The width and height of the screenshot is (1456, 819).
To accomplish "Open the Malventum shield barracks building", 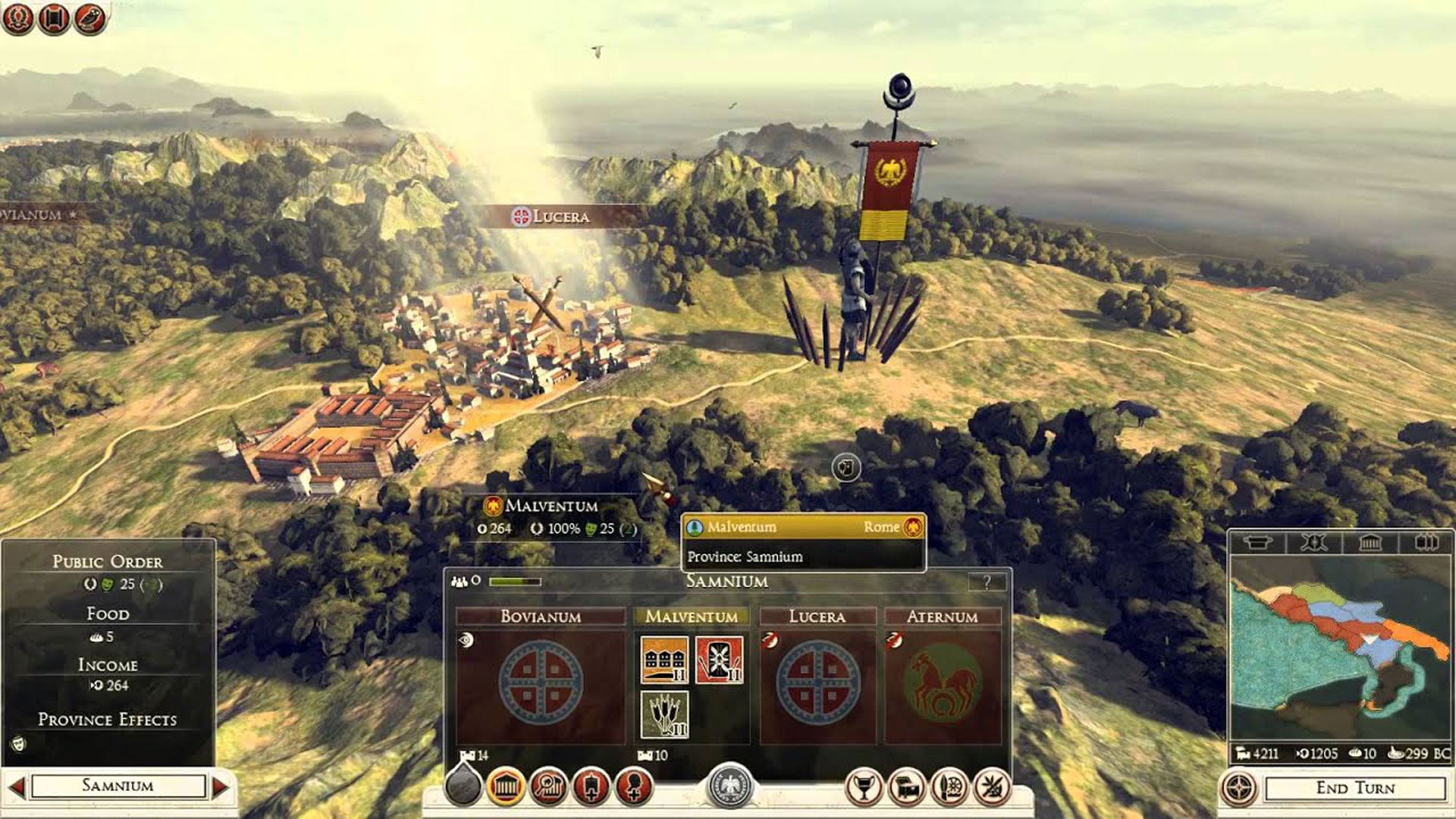I will coord(719,660).
